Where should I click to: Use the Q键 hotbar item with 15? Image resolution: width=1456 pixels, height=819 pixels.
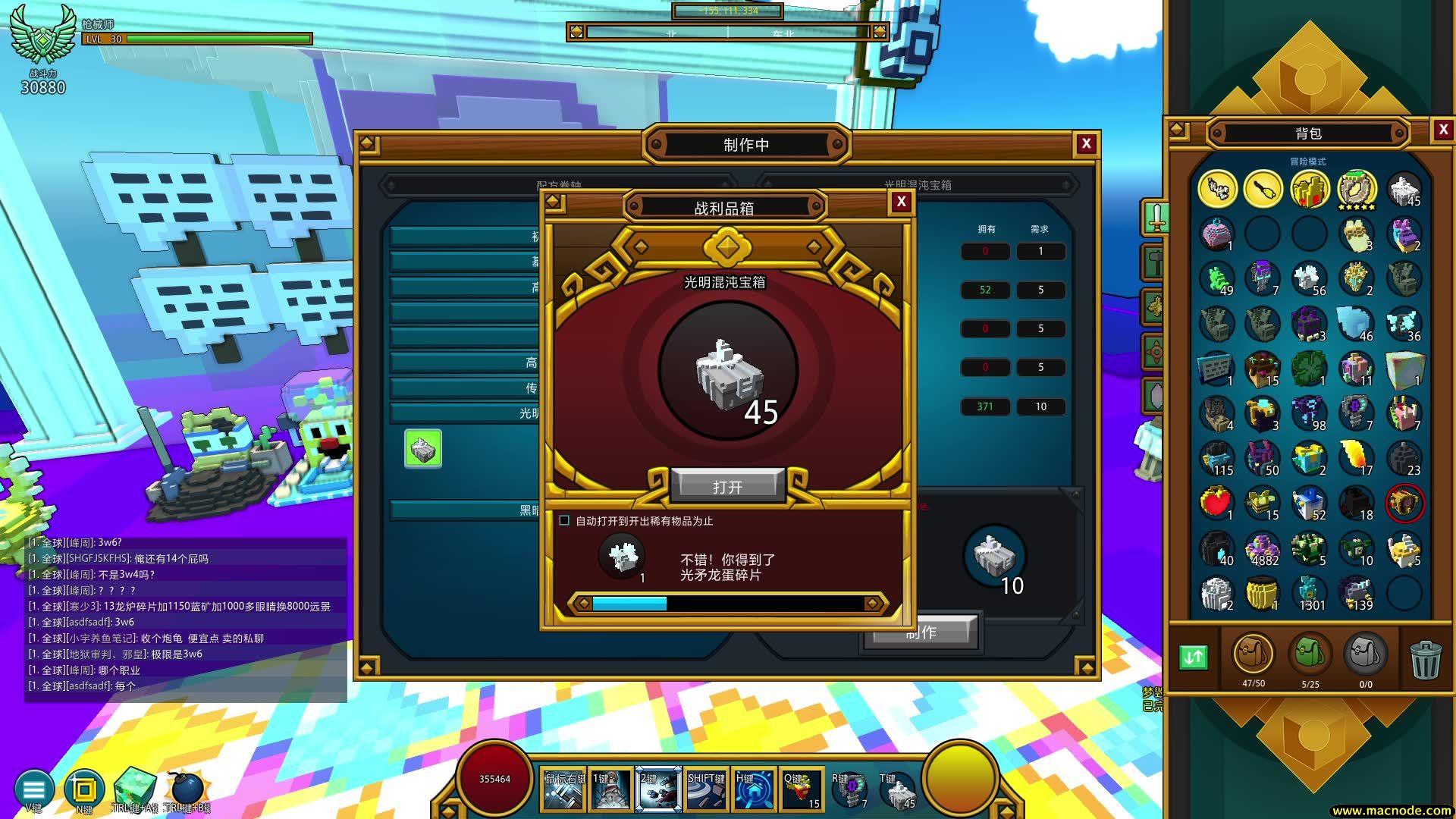802,790
